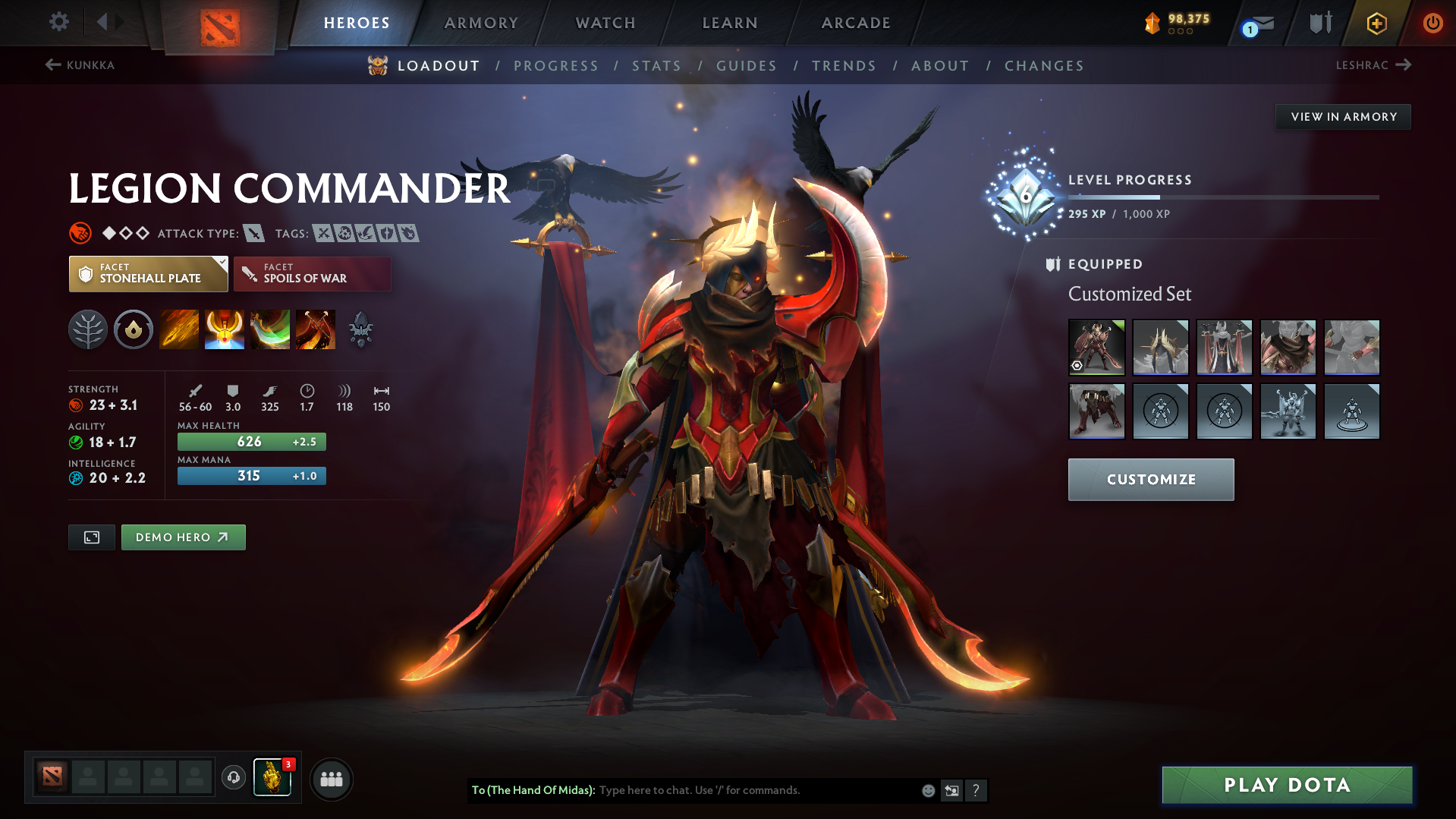Click the chat help question mark icon
This screenshot has height=819, width=1456.
(x=976, y=790)
